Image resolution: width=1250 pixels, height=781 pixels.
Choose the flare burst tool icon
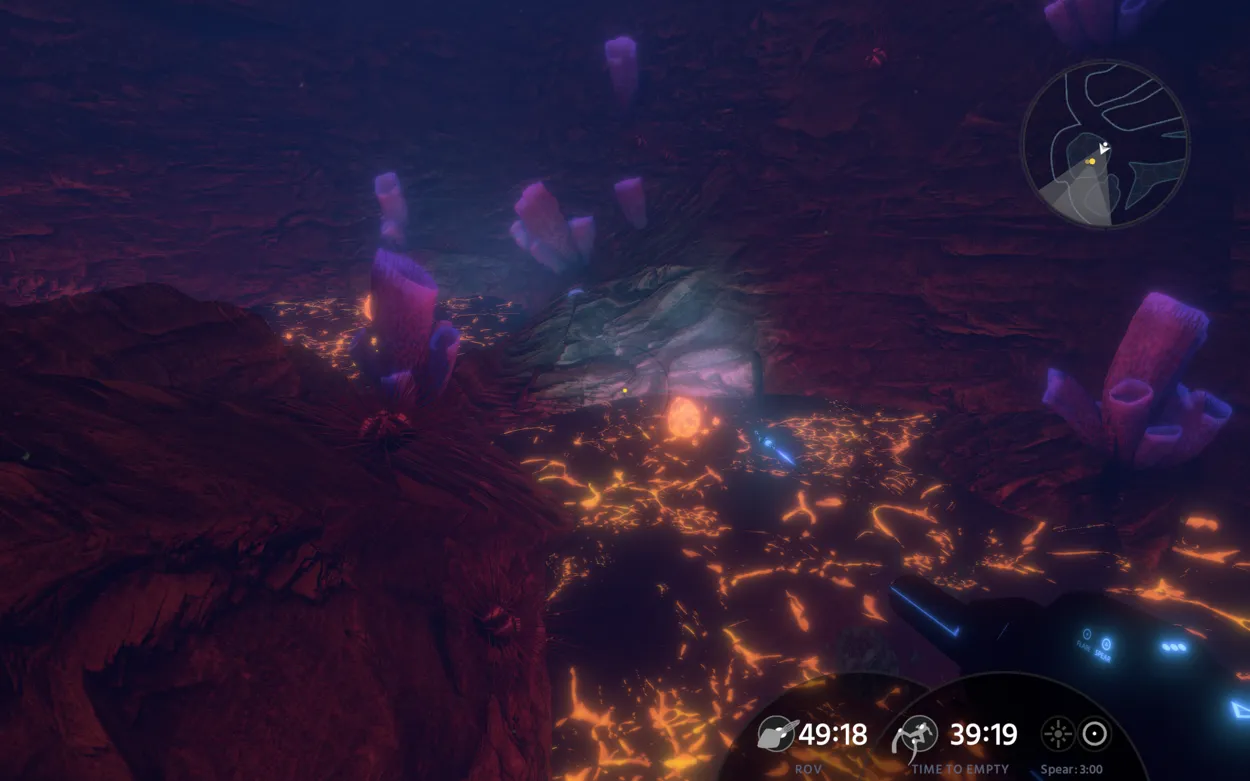pos(1057,735)
